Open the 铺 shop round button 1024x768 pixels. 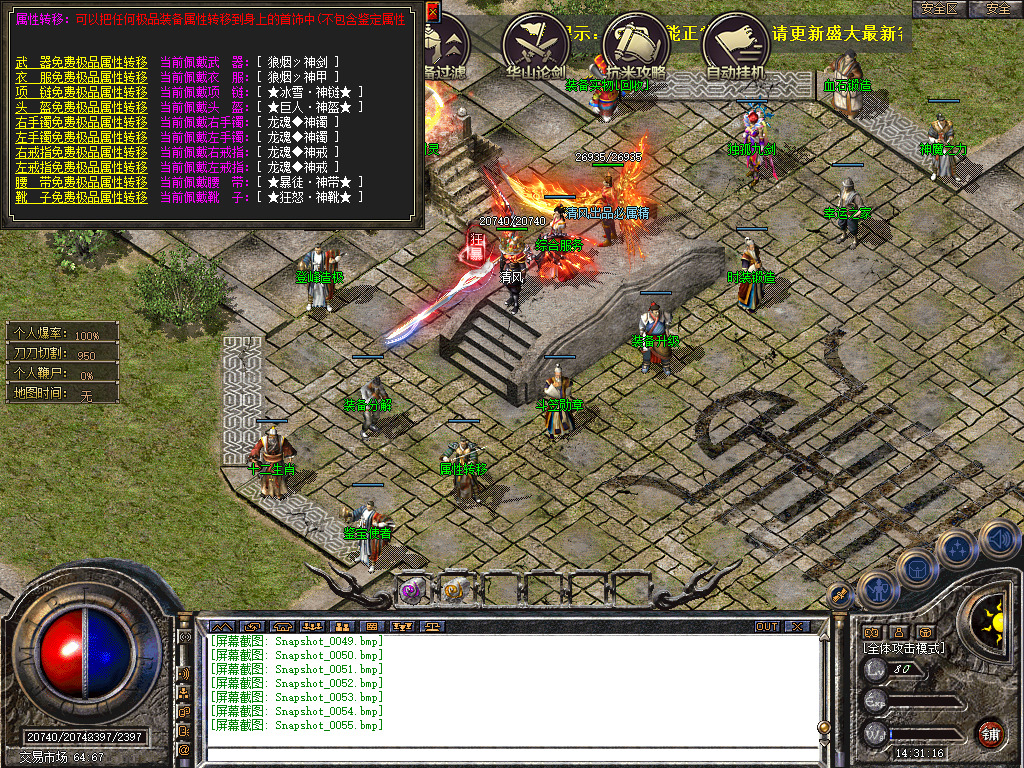[x=990, y=734]
